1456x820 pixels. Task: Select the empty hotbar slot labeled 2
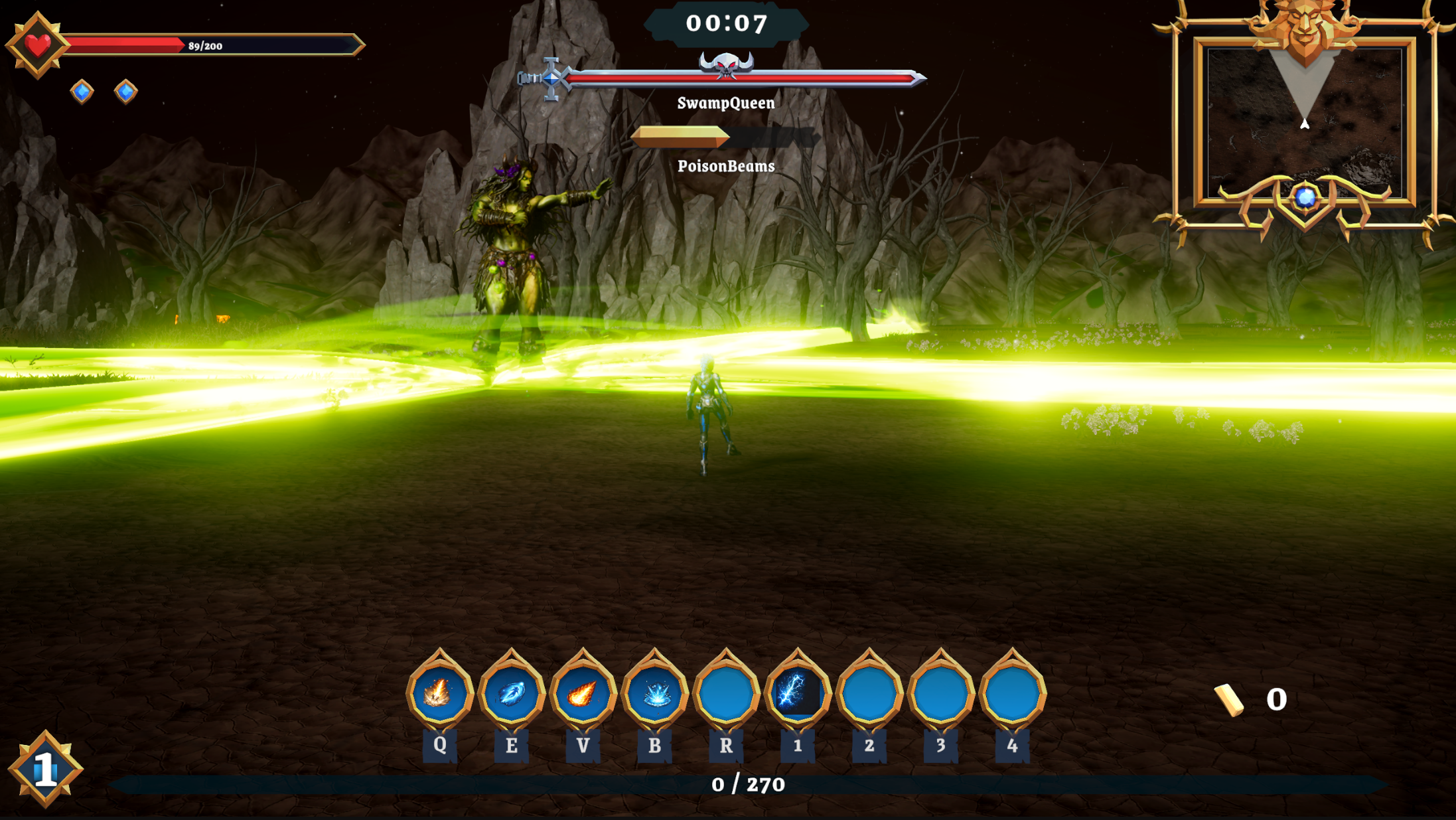point(869,693)
